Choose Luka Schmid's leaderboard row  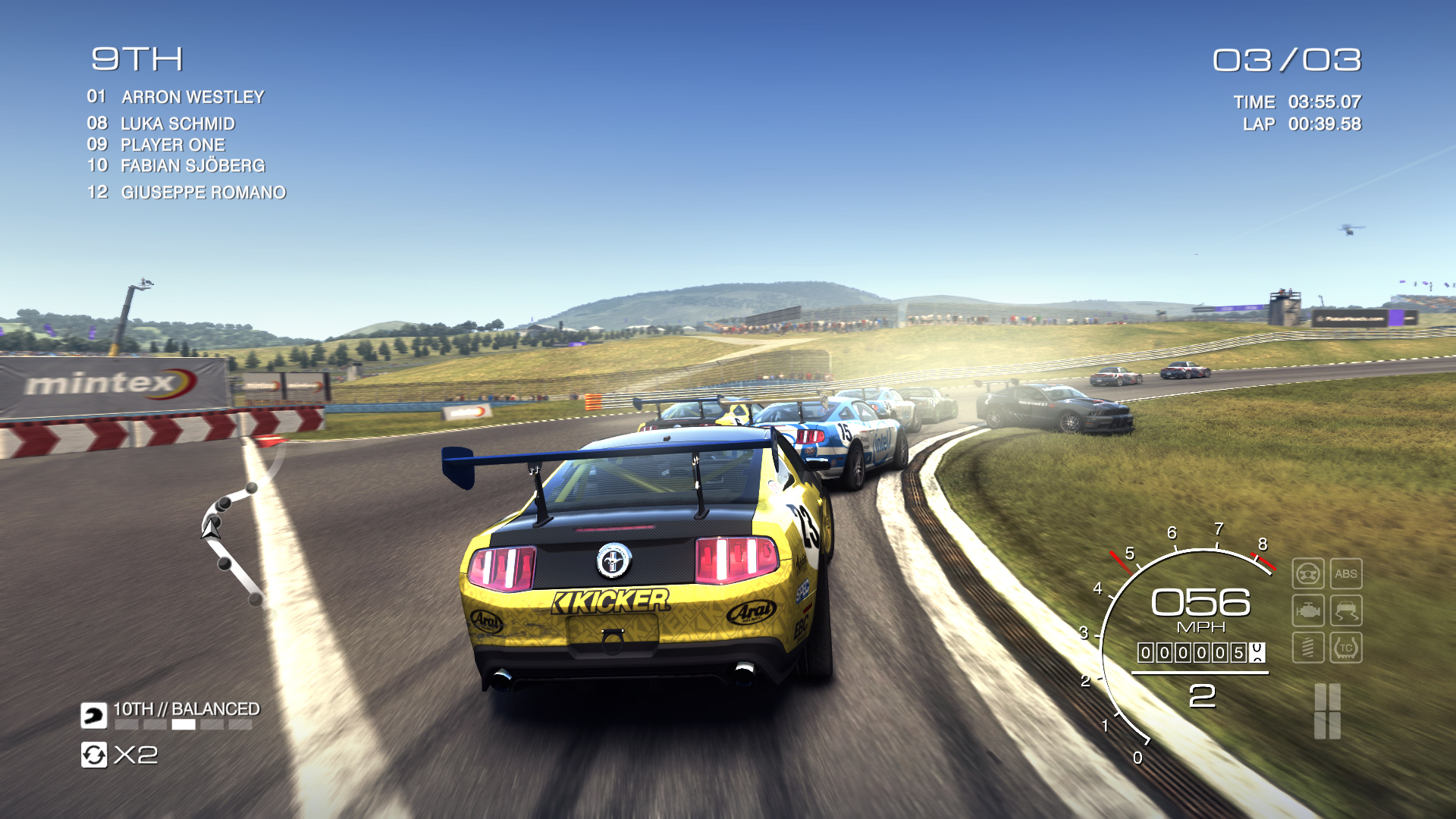click(177, 124)
